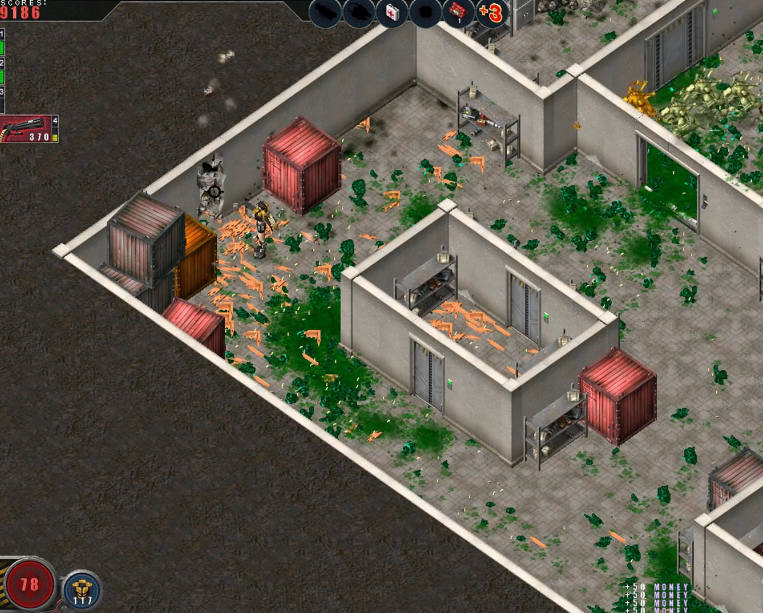
Task: Use the medkit item slot
Action: (392, 14)
